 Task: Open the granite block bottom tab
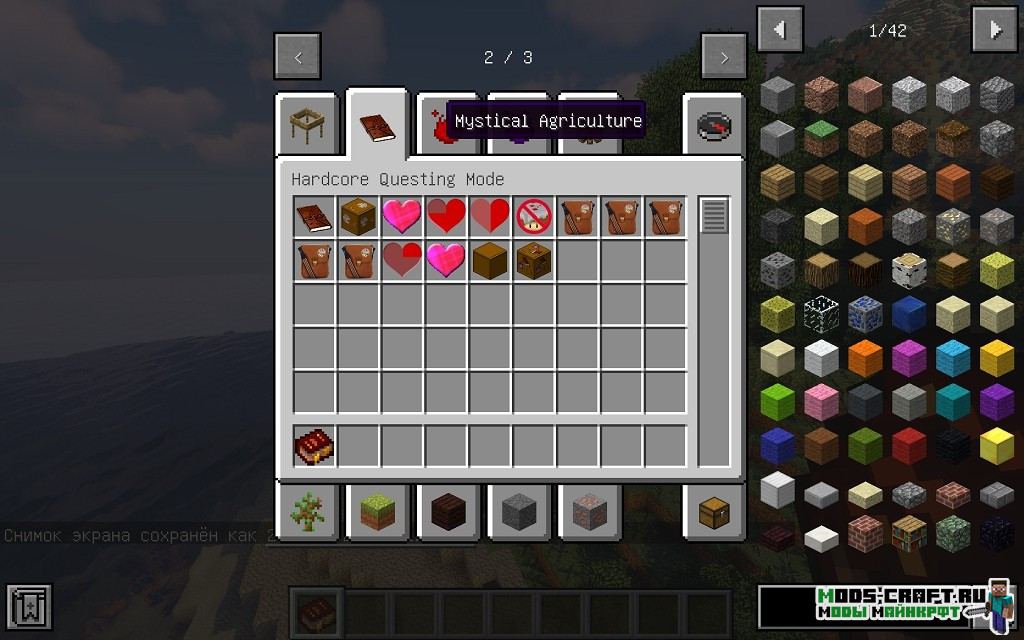coord(589,512)
